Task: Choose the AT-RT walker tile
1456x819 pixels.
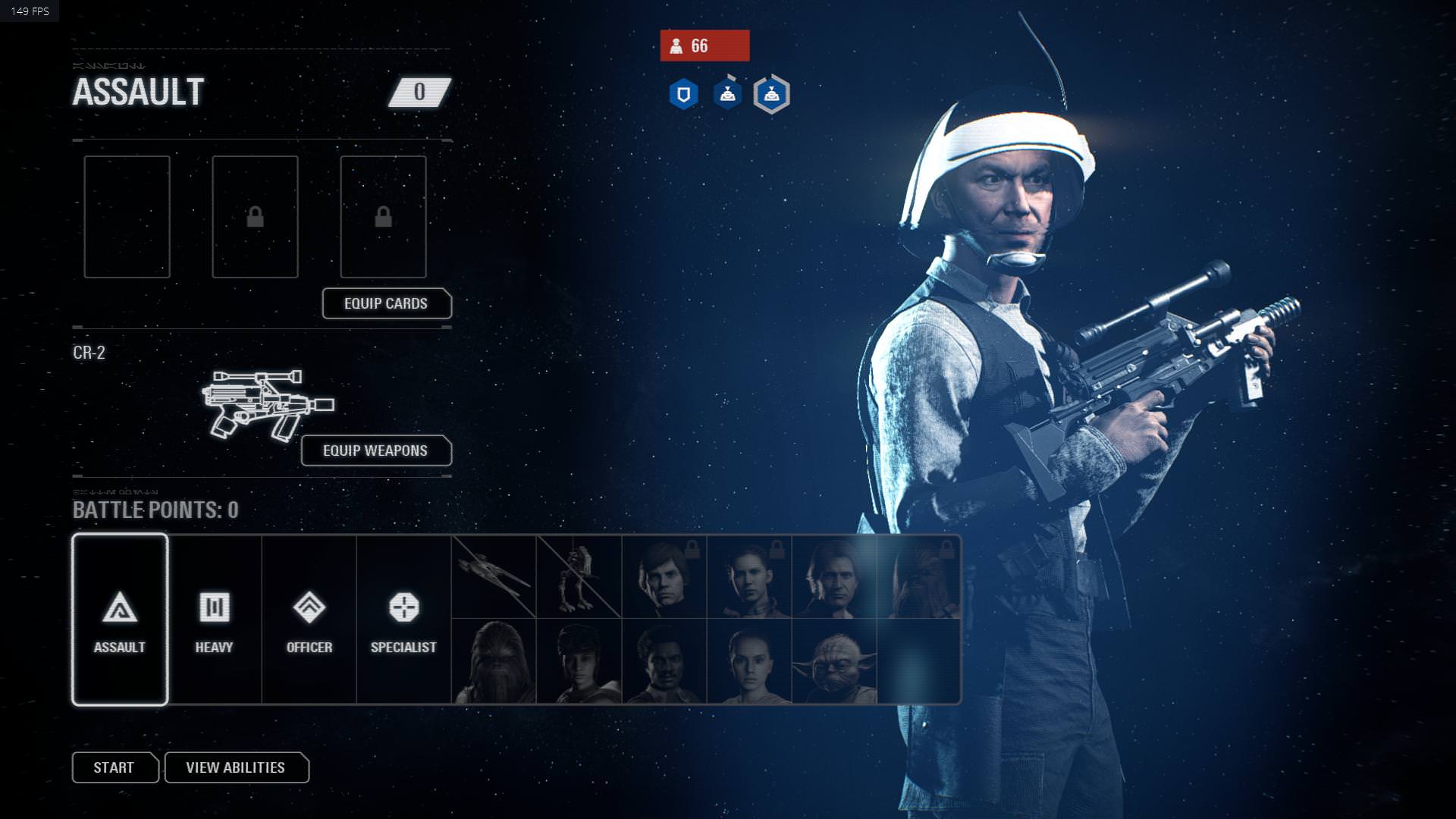Action: click(579, 577)
